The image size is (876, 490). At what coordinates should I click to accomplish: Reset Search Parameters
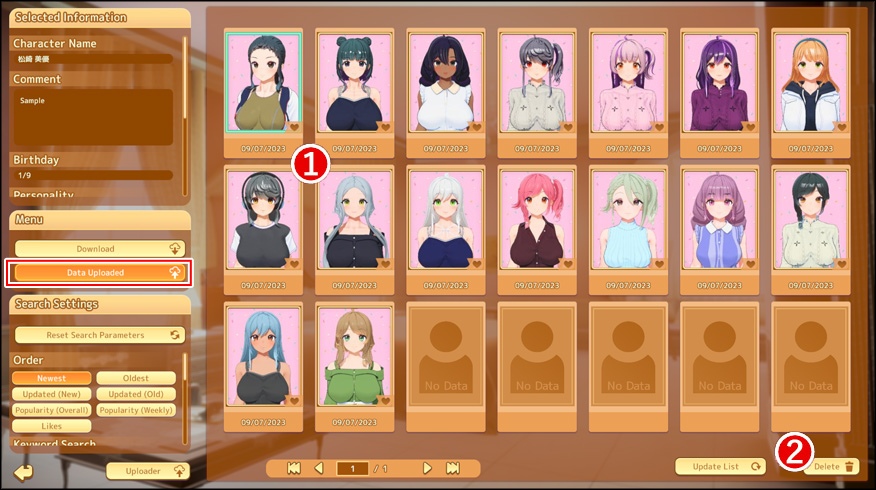(99, 335)
